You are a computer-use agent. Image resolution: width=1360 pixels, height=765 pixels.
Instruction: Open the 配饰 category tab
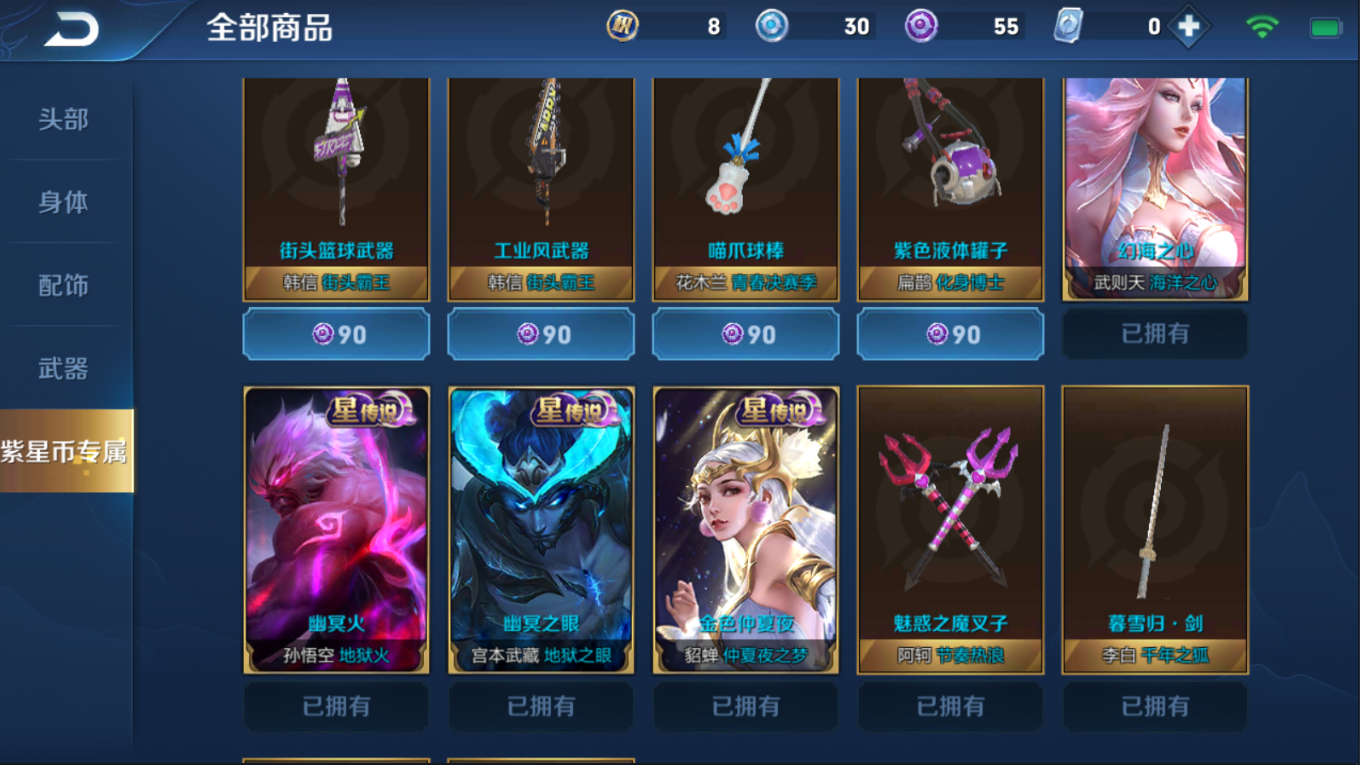64,284
